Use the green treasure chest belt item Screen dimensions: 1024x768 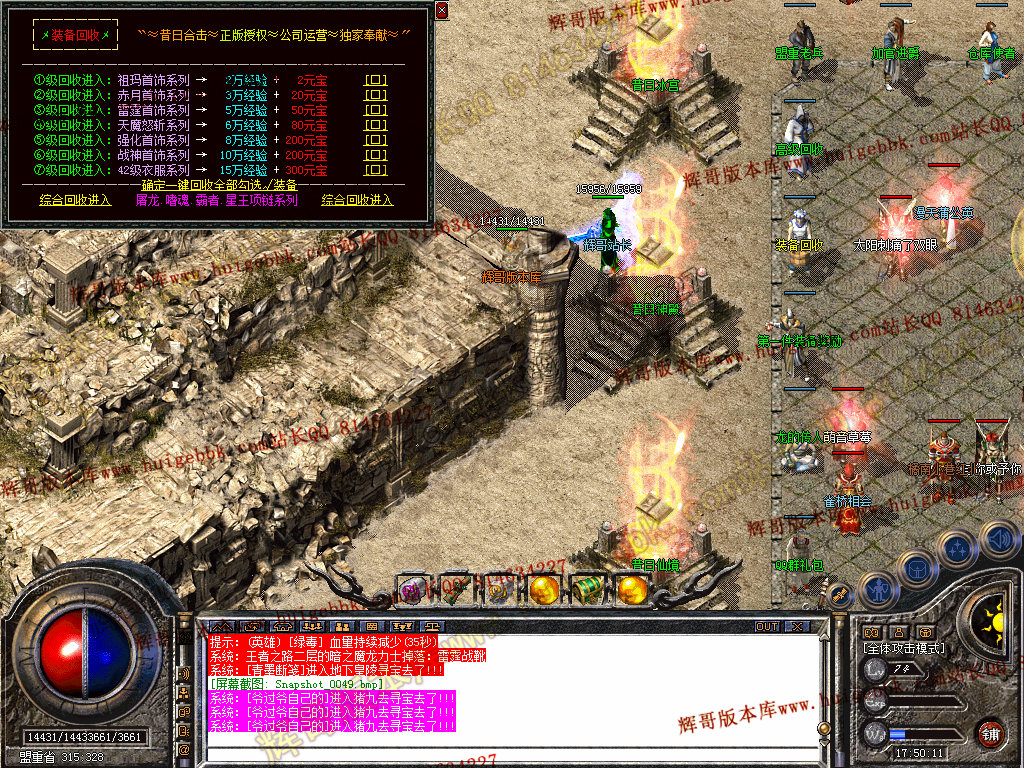pyautogui.click(x=587, y=590)
